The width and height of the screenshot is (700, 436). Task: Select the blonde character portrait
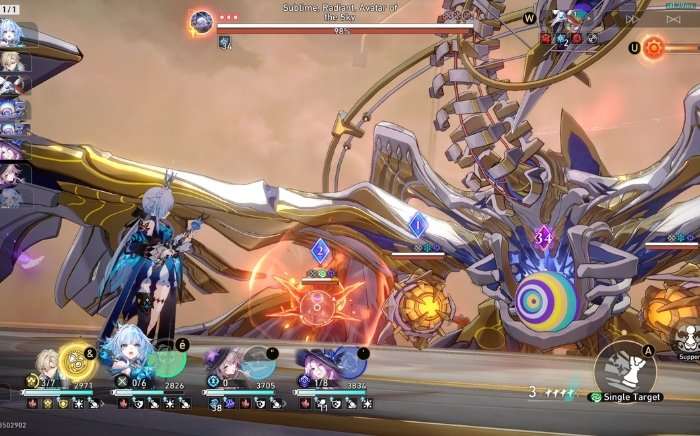pos(46,363)
